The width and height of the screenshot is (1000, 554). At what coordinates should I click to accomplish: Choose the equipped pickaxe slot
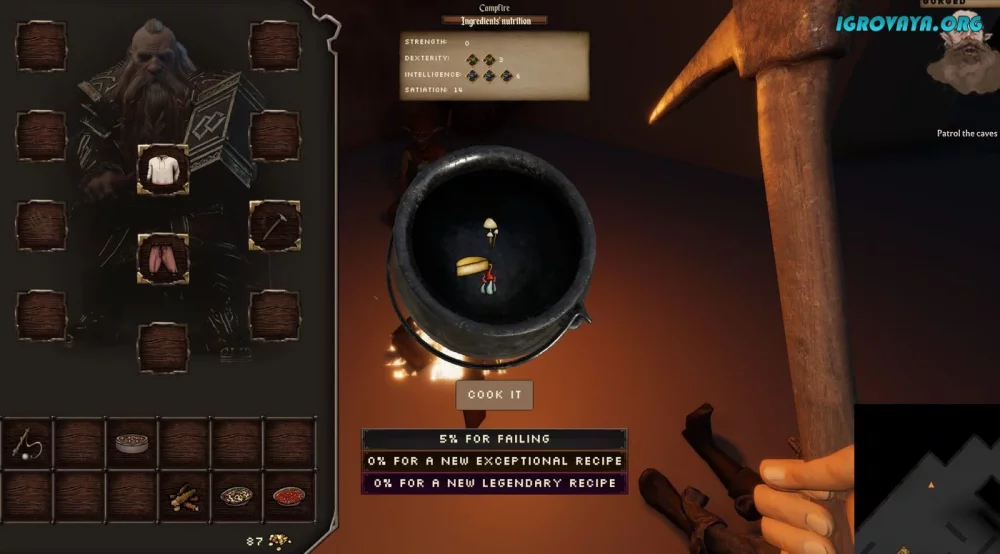click(274, 225)
